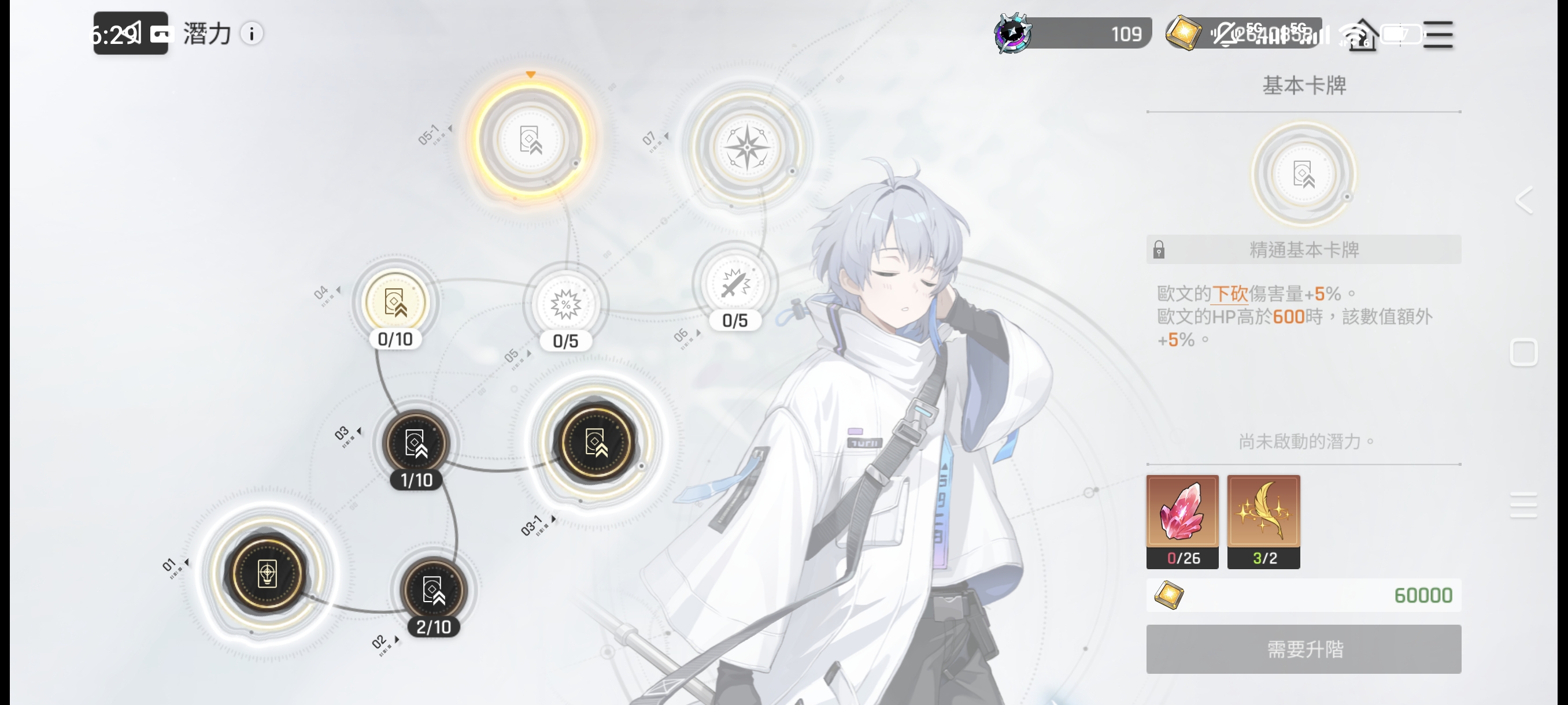Select the large 01 potential node

click(267, 573)
